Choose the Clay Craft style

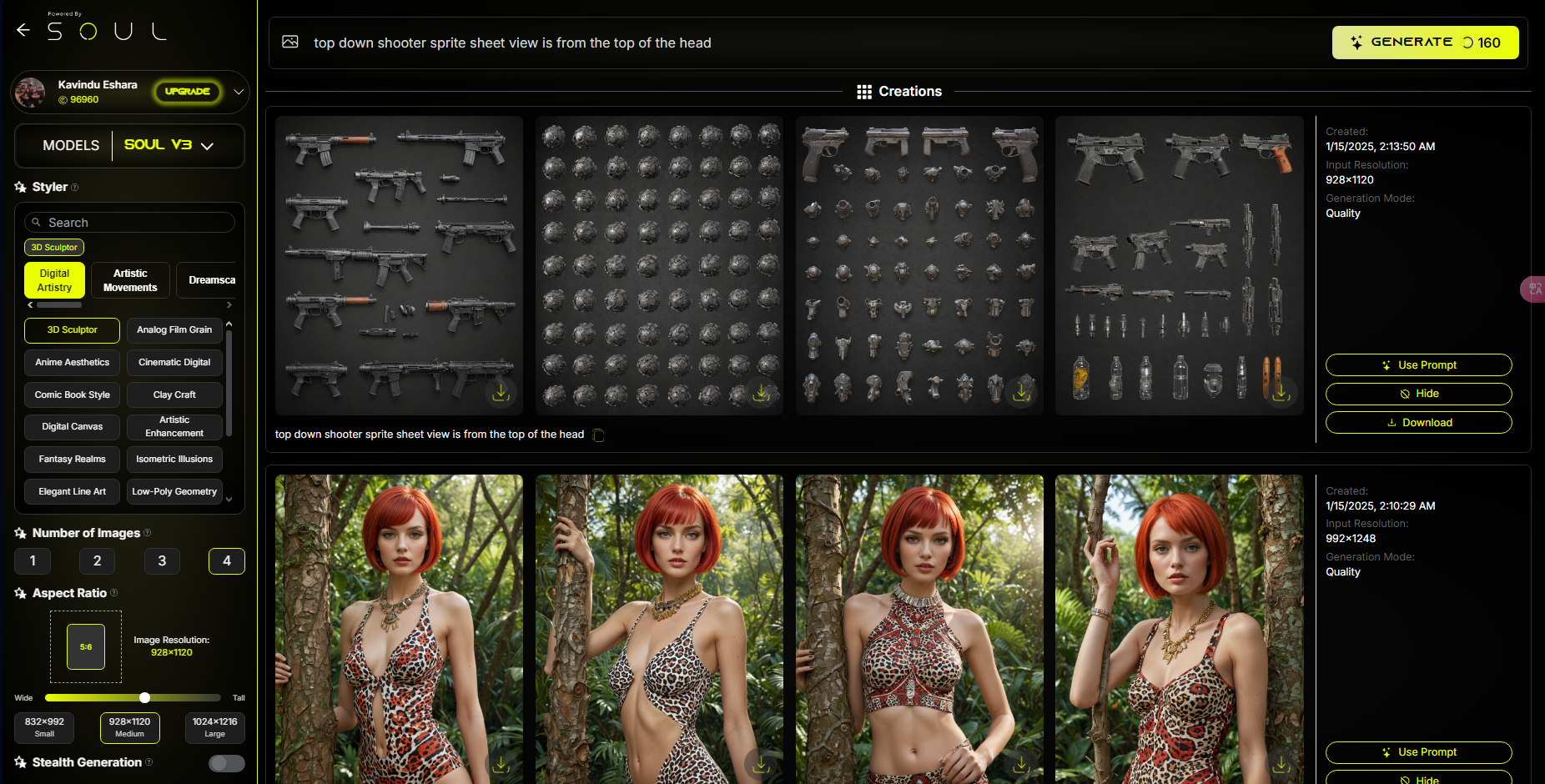[x=174, y=395]
